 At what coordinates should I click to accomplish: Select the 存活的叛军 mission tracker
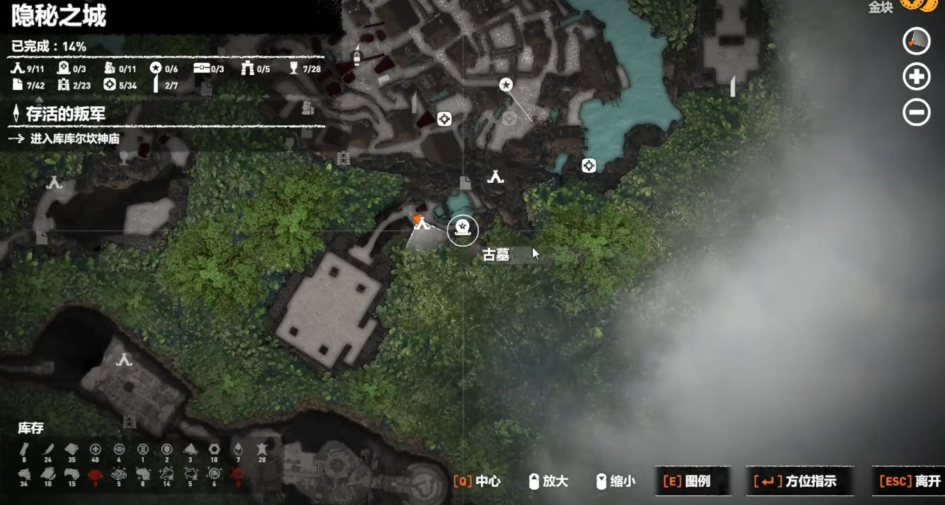coord(65,115)
